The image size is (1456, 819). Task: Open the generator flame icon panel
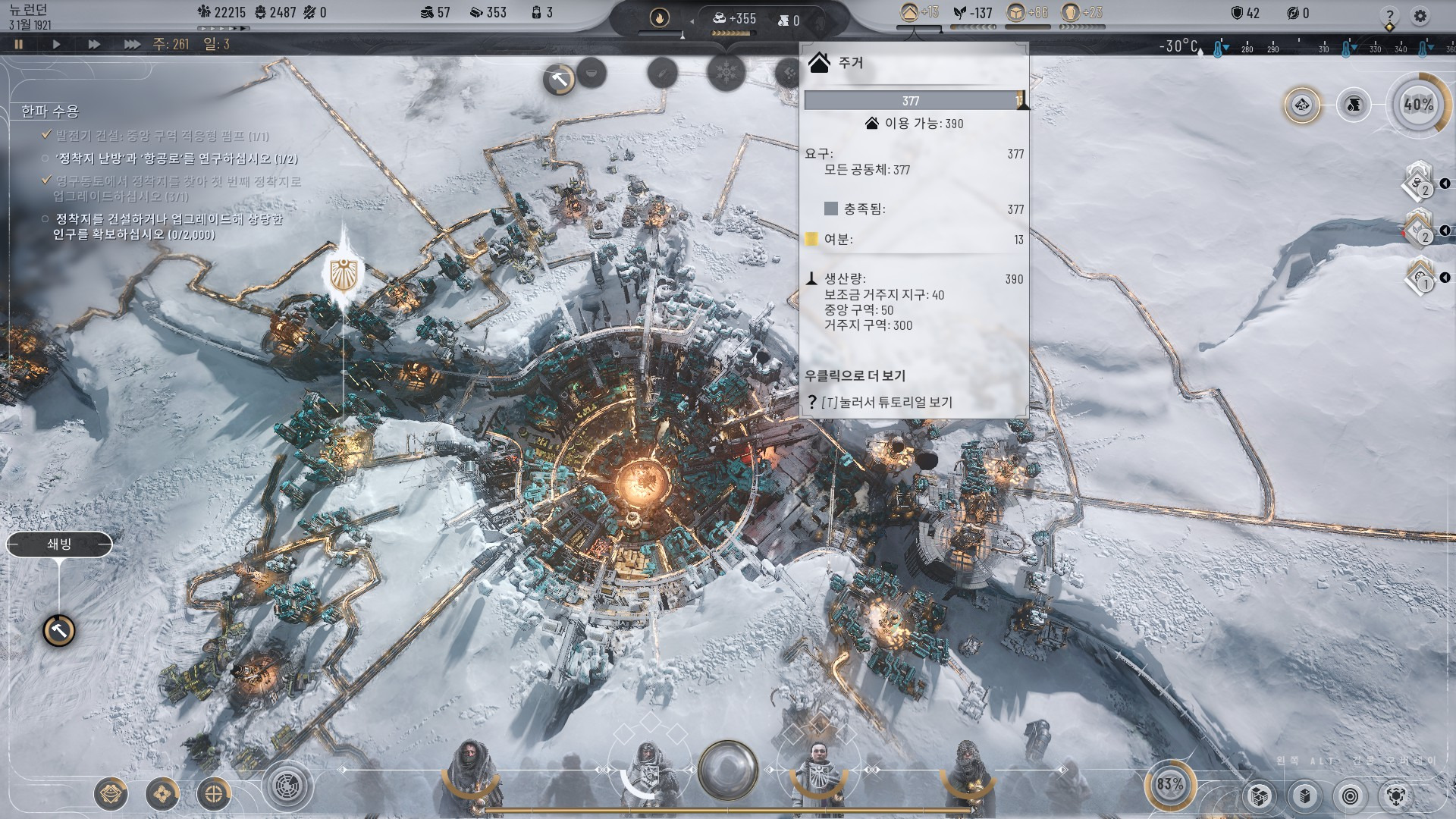(660, 17)
